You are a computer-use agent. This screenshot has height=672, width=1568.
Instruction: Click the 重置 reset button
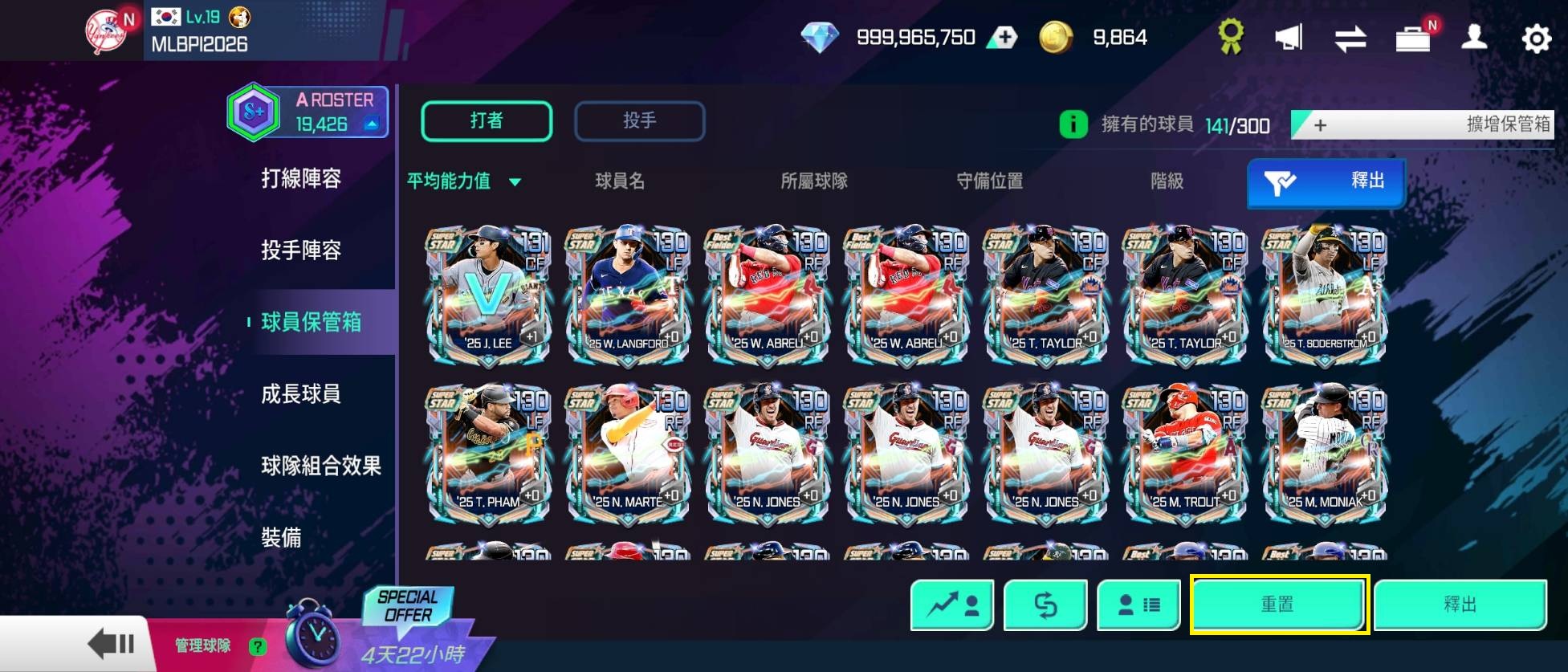click(x=1278, y=605)
